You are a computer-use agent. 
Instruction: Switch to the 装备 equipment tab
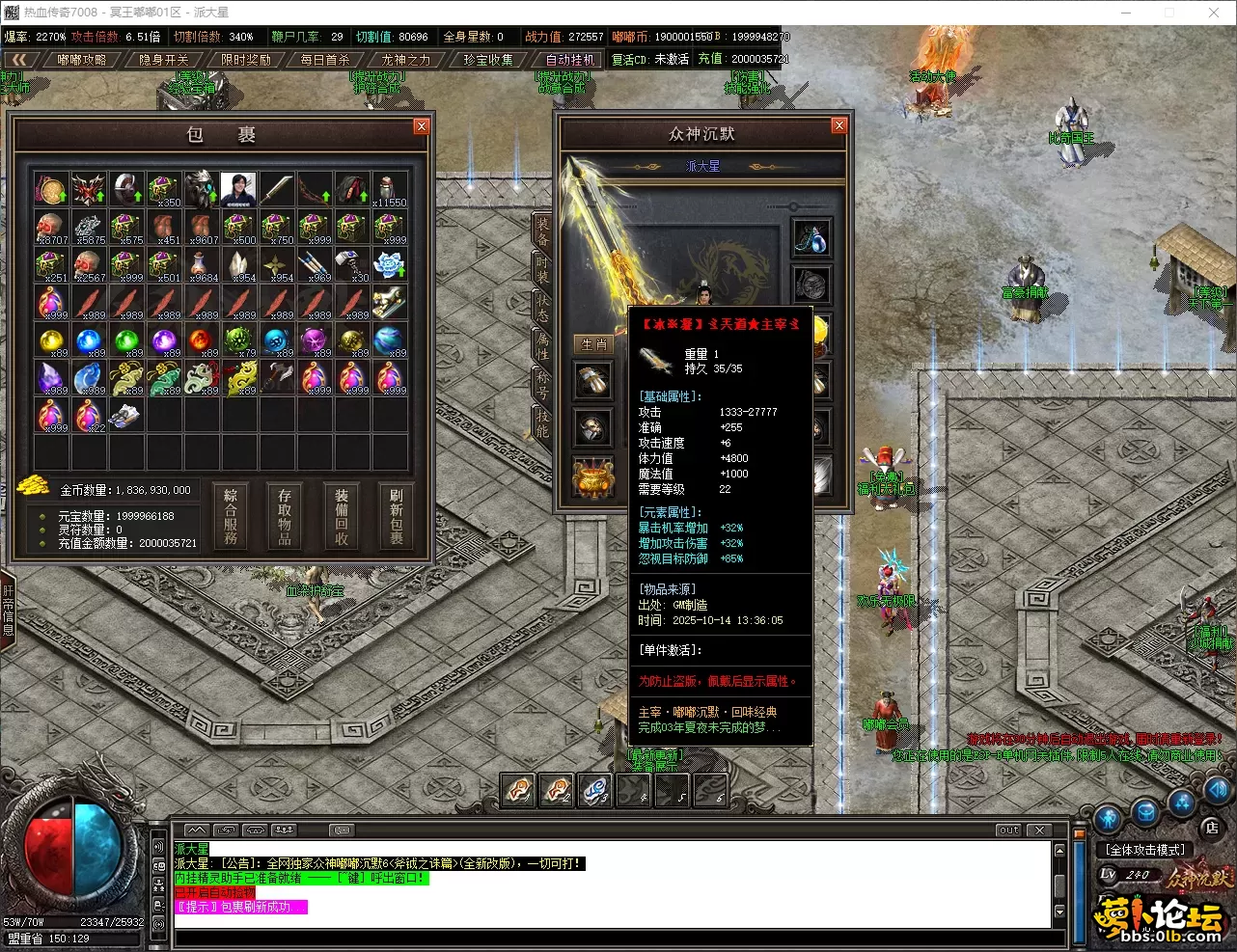542,230
